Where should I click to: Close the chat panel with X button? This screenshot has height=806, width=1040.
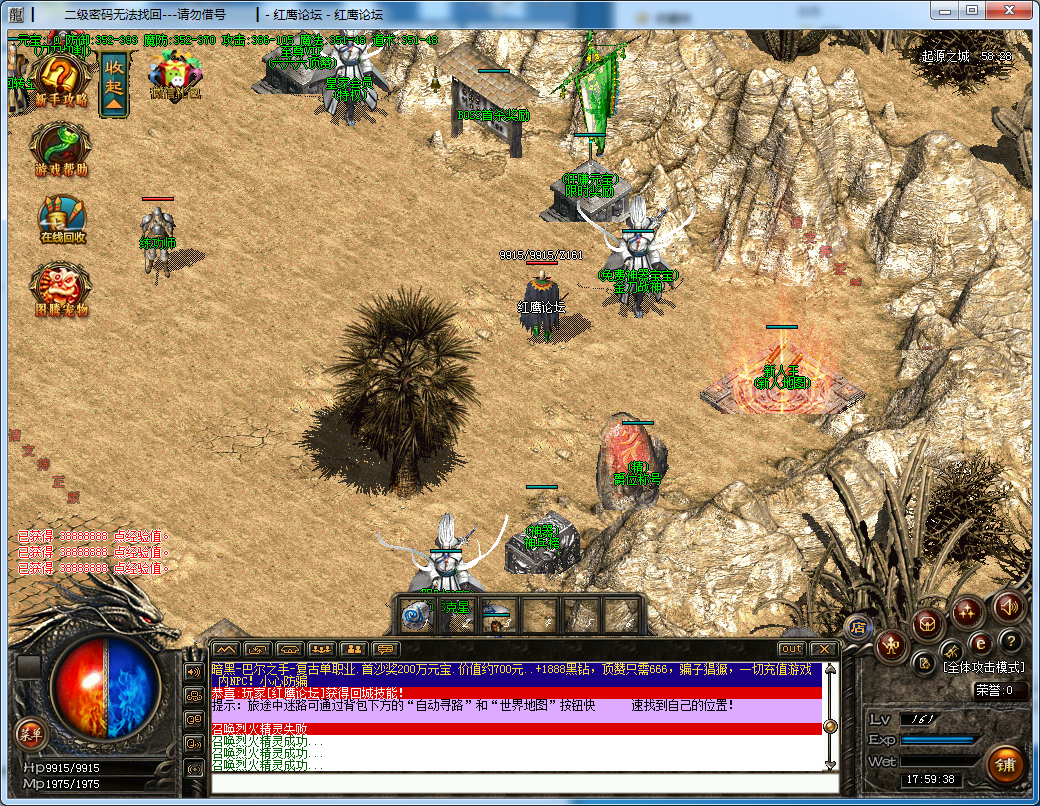(823, 649)
